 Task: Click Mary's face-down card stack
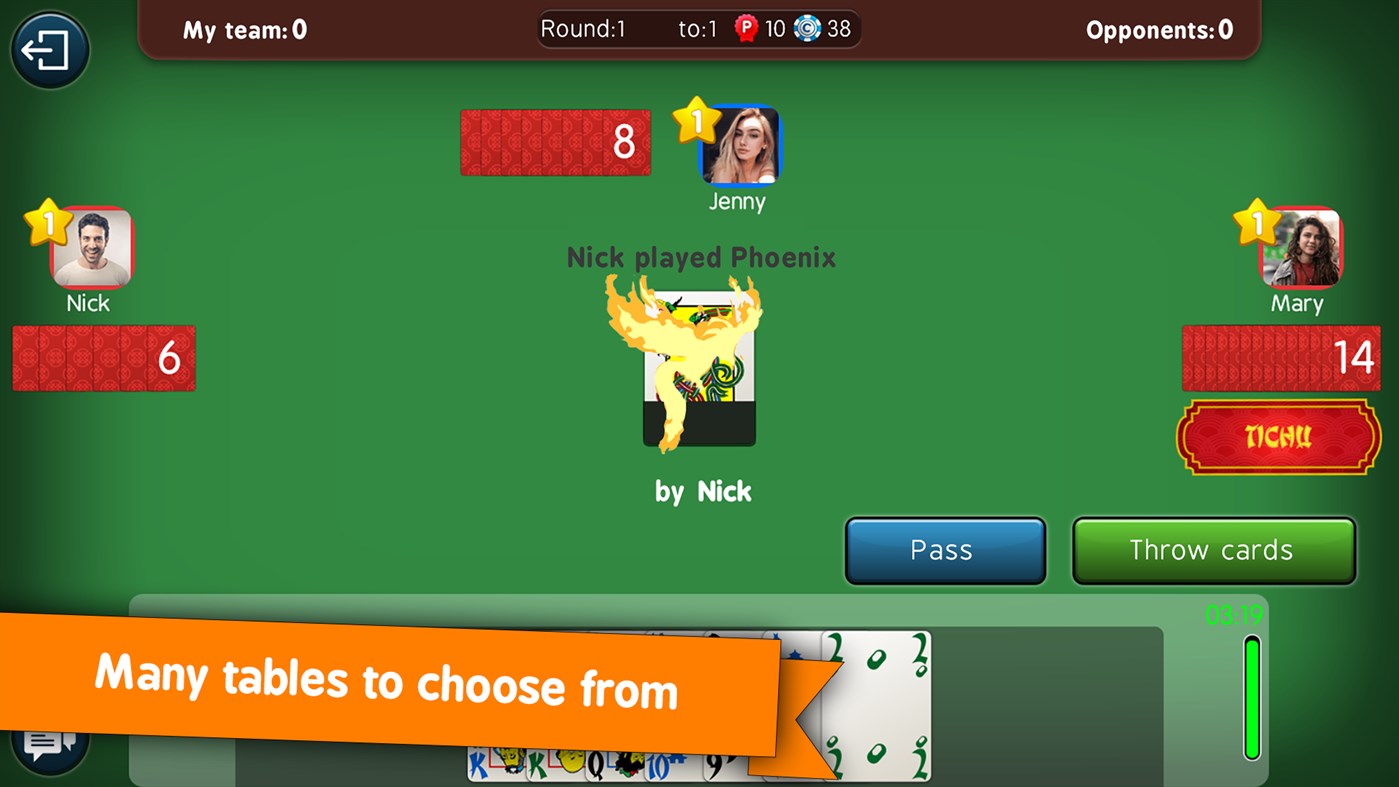1280,358
